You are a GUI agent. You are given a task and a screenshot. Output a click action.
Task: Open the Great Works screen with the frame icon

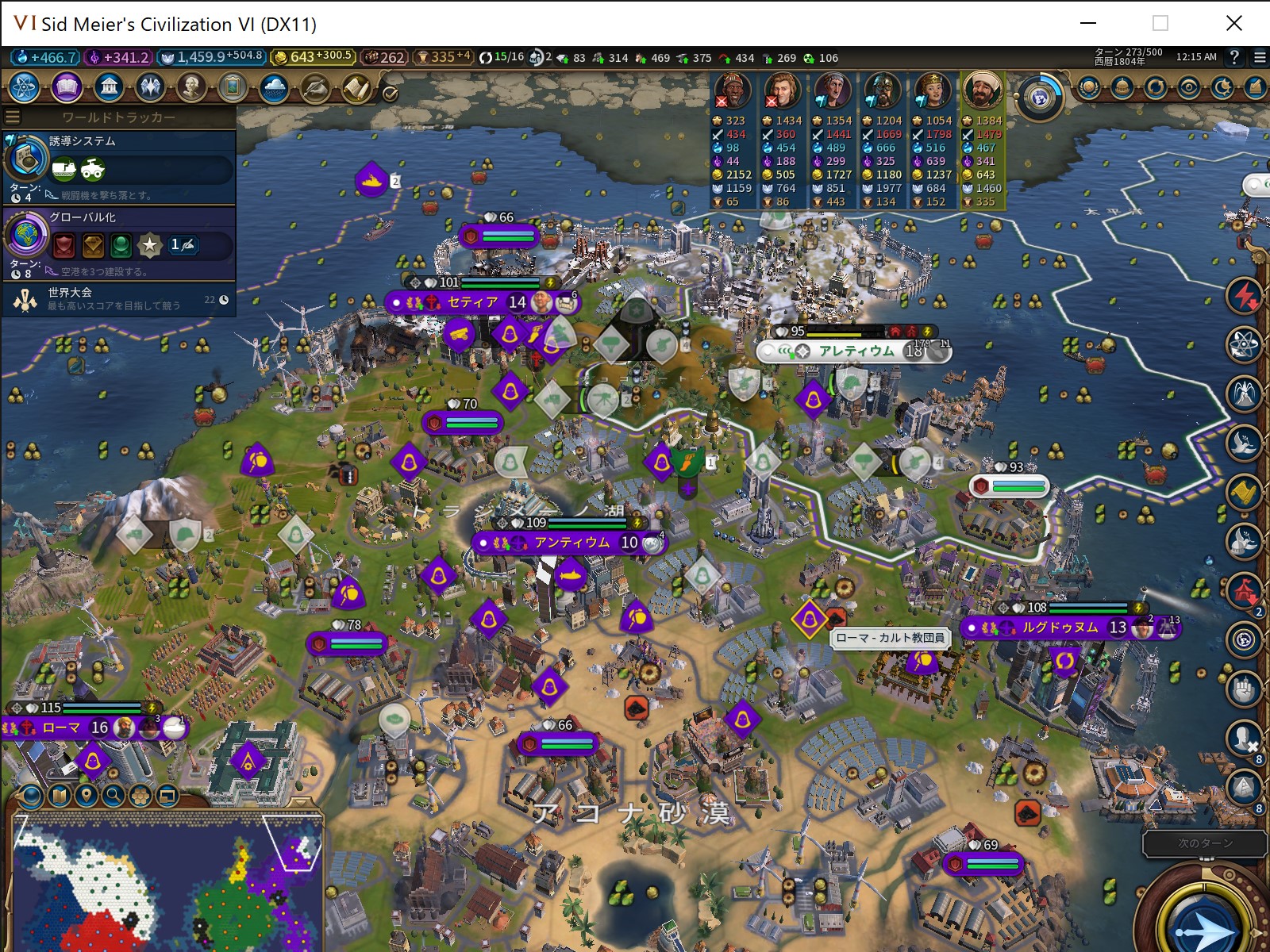pyautogui.click(x=234, y=88)
